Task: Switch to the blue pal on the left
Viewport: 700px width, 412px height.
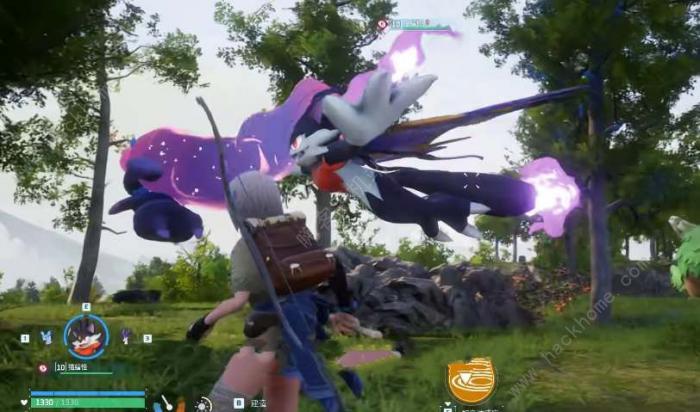Action: [x=46, y=338]
